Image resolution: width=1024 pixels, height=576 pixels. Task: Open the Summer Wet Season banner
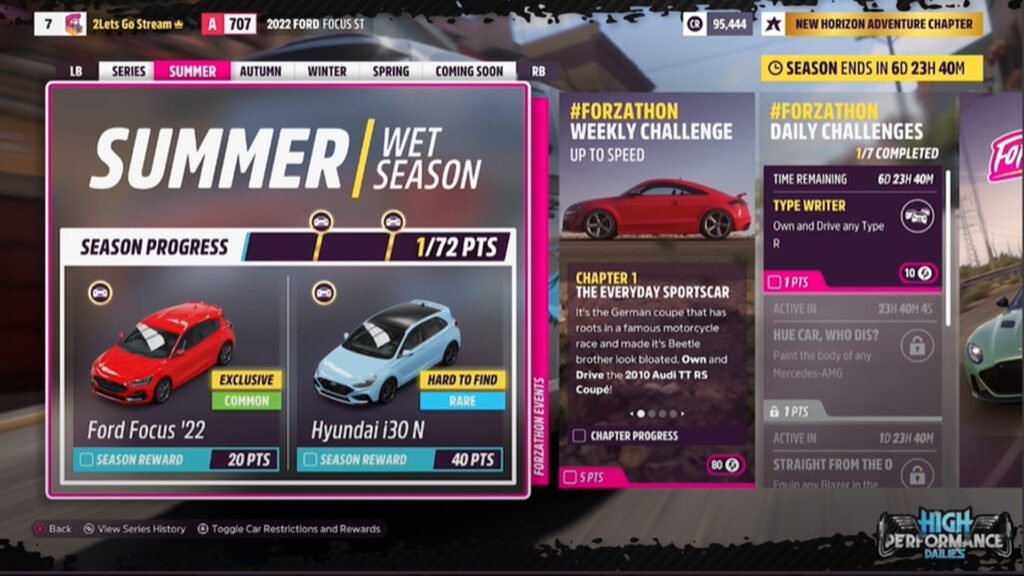(287, 158)
